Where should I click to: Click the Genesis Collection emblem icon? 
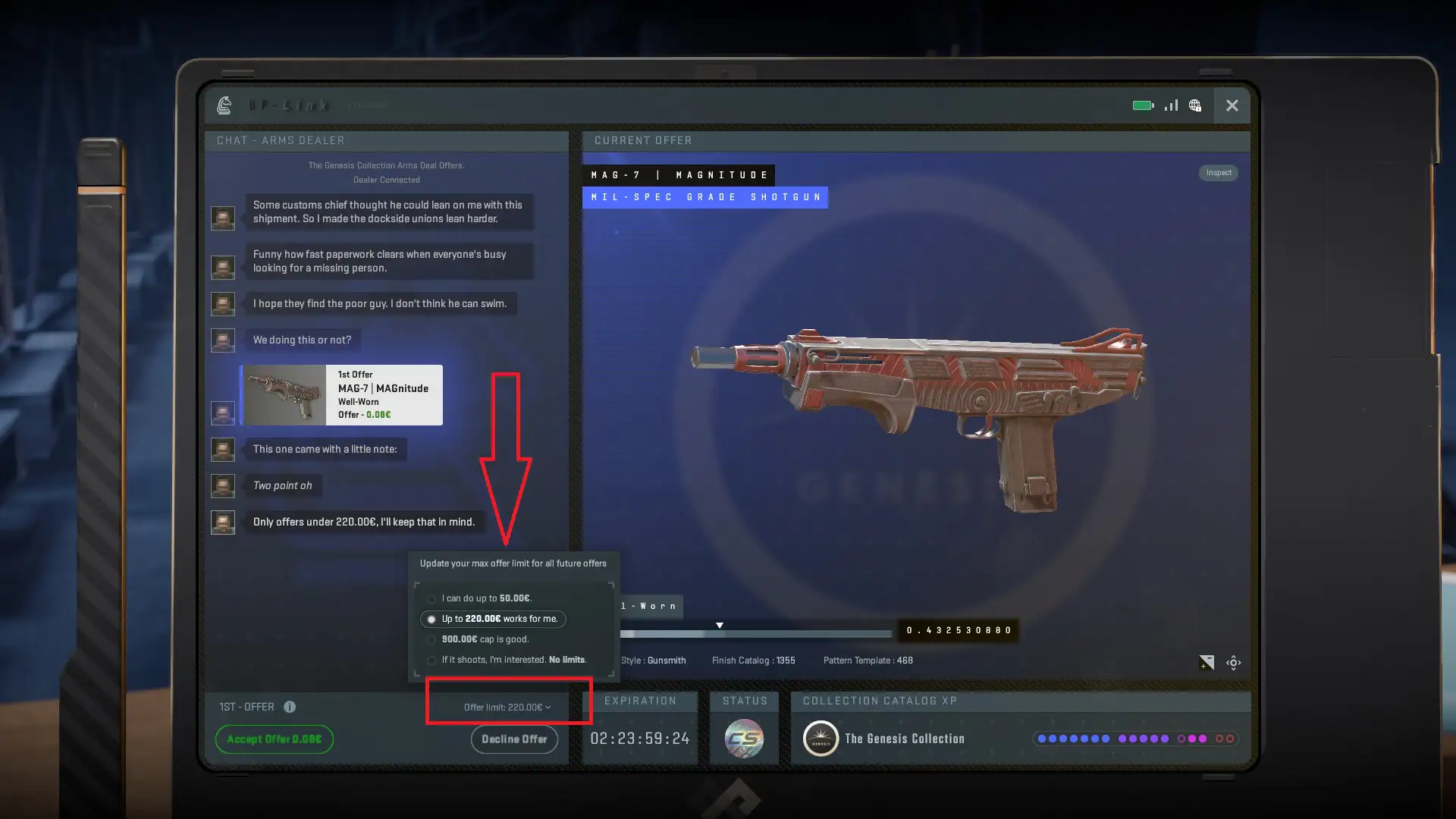[821, 738]
